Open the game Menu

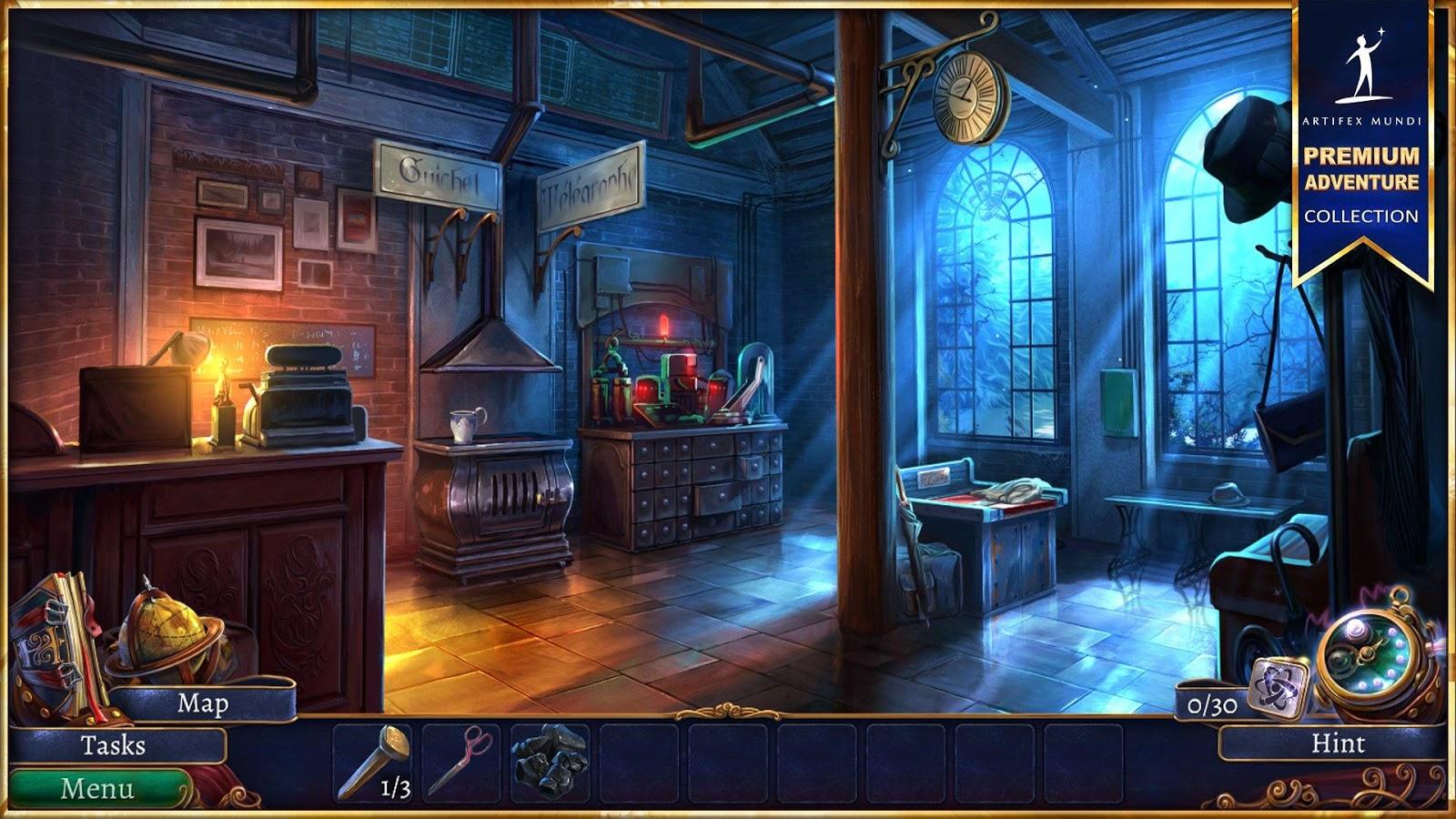tap(96, 788)
